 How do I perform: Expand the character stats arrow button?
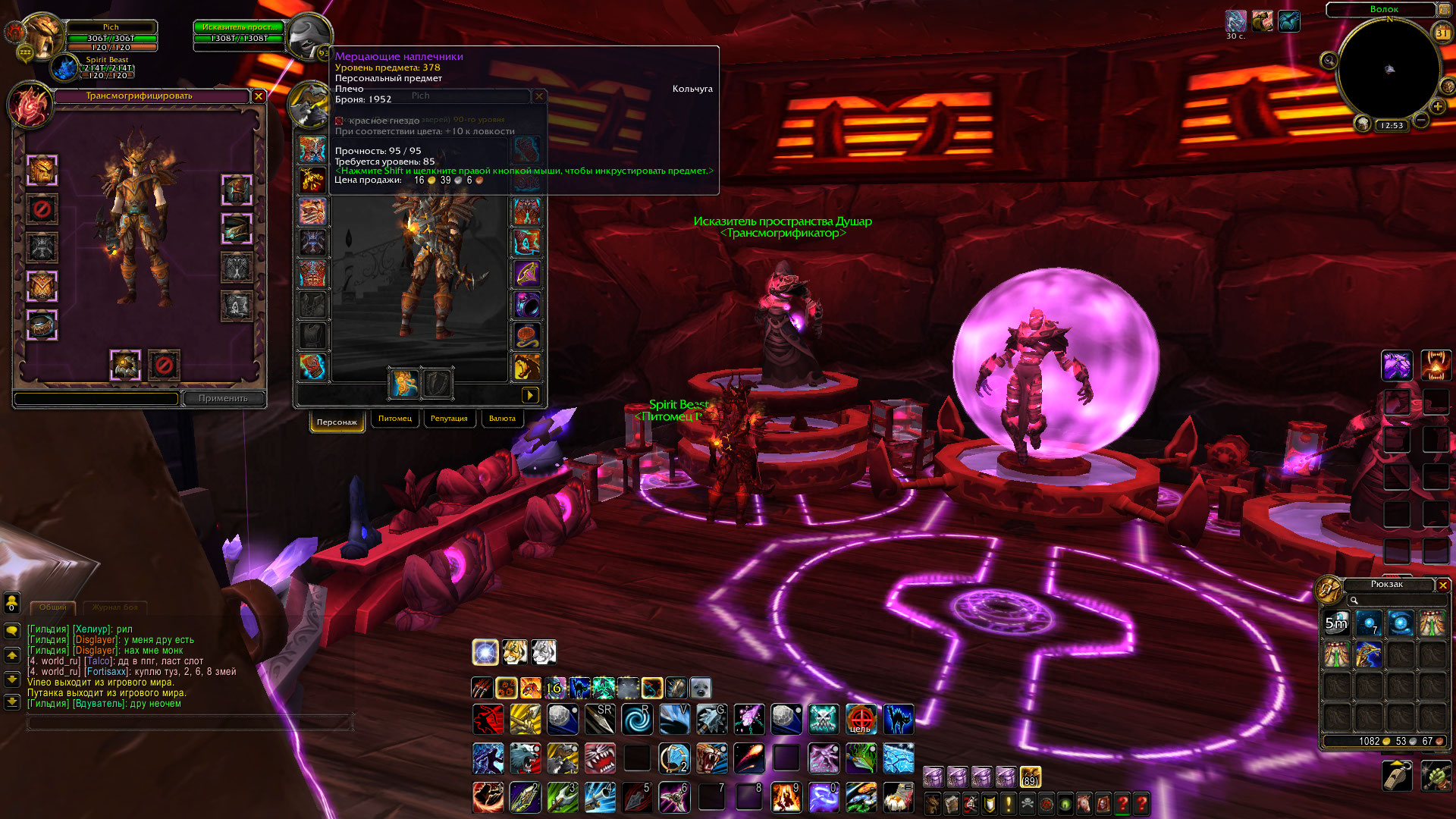pyautogui.click(x=530, y=395)
